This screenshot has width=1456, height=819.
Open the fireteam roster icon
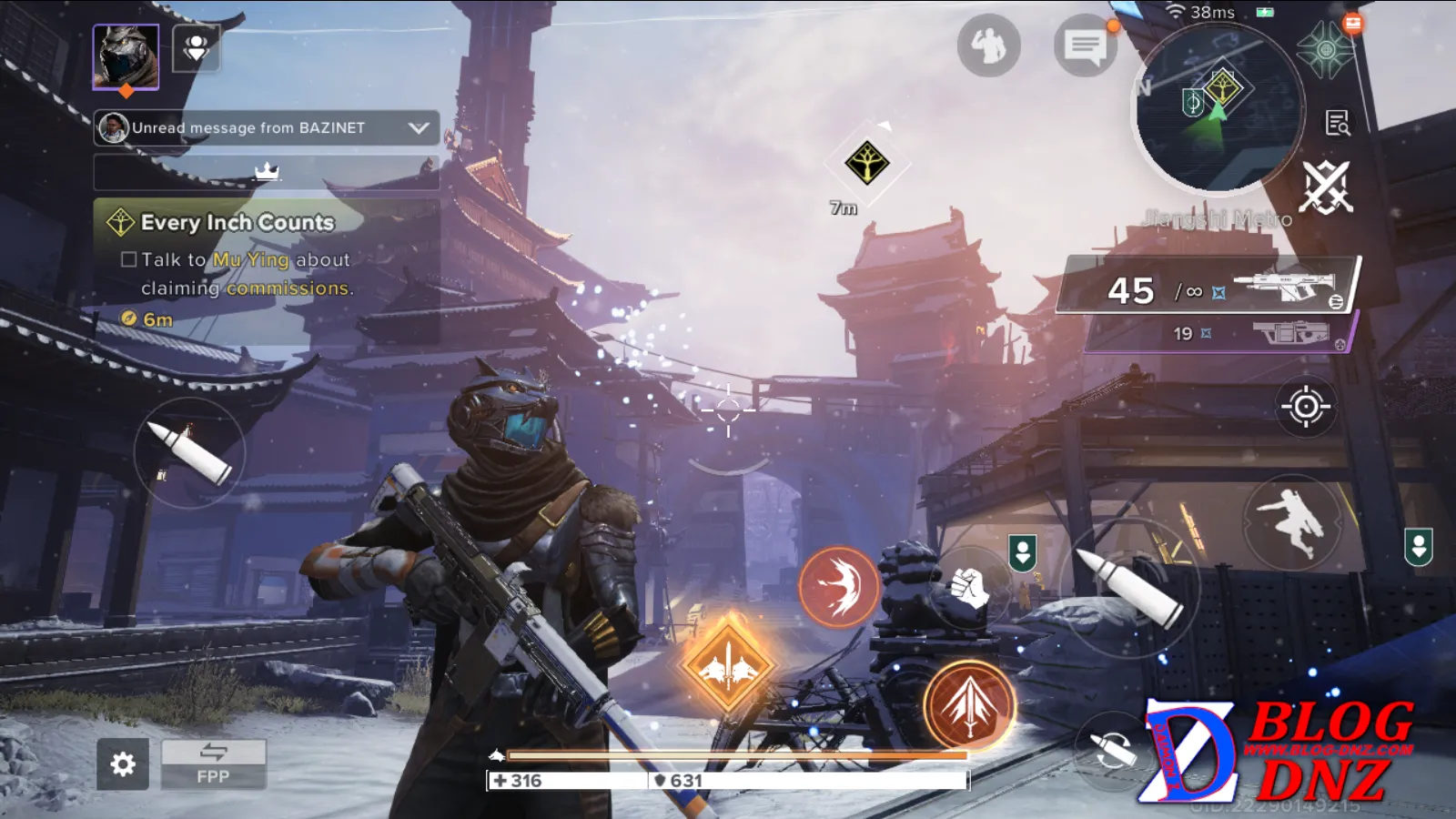[x=196, y=48]
